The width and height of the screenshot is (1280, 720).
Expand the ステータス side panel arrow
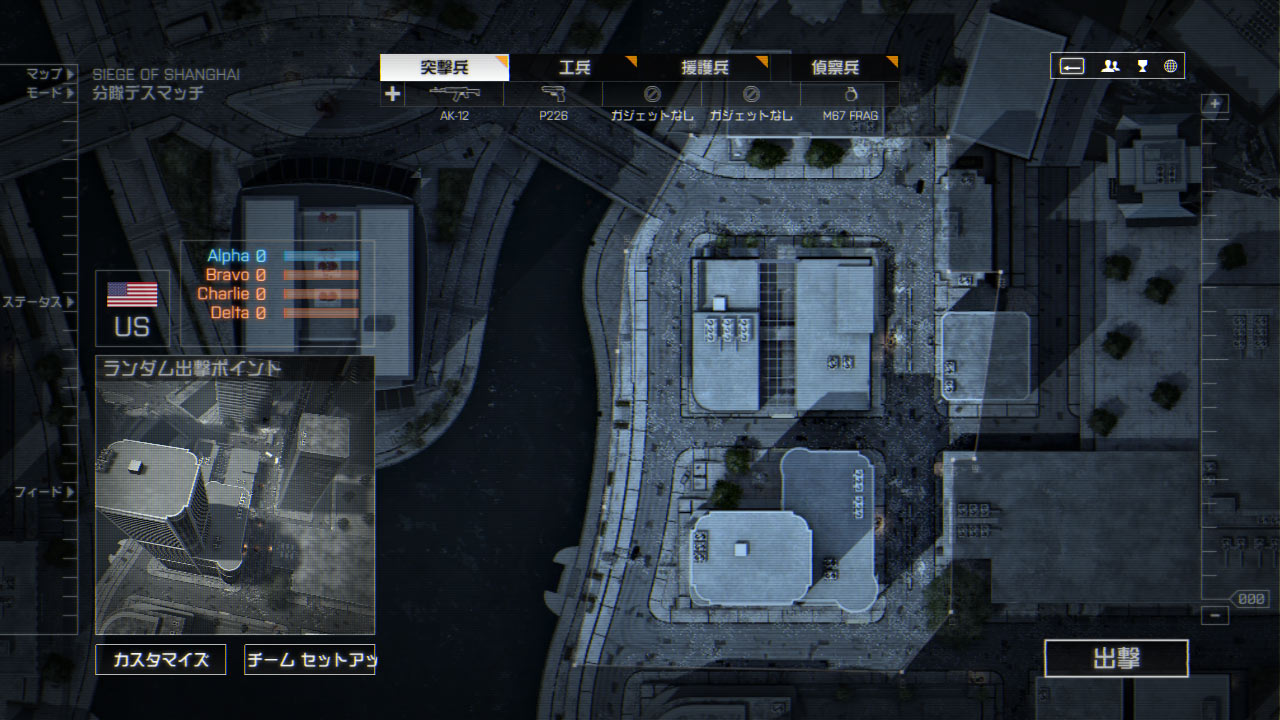coord(70,301)
